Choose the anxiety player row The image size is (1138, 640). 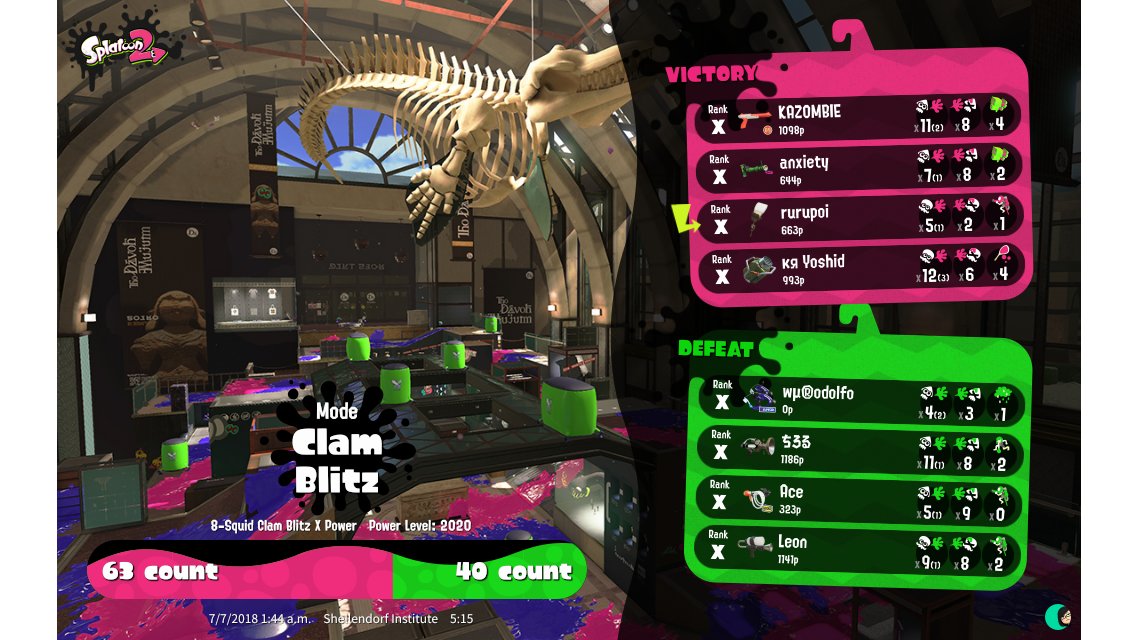coord(860,168)
